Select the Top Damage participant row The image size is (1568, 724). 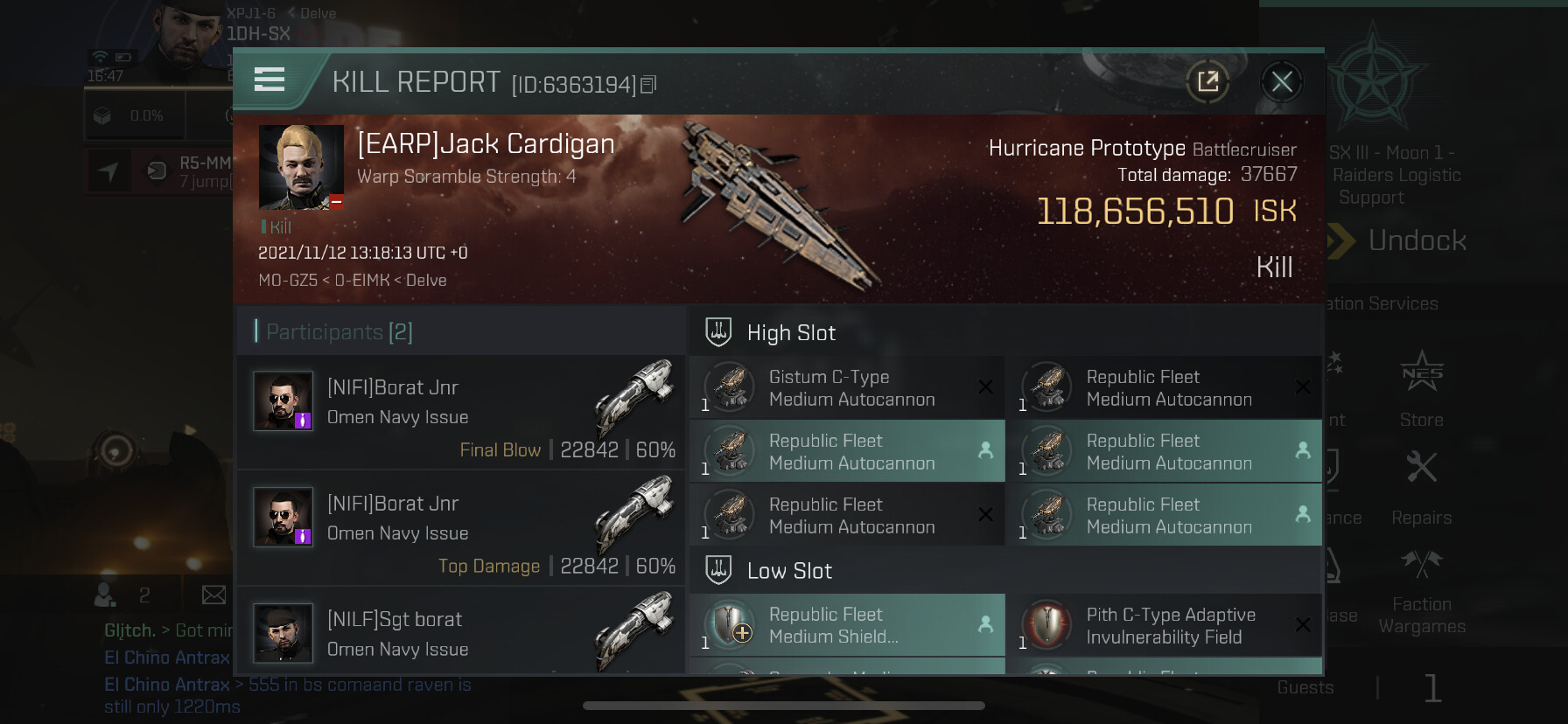click(461, 527)
